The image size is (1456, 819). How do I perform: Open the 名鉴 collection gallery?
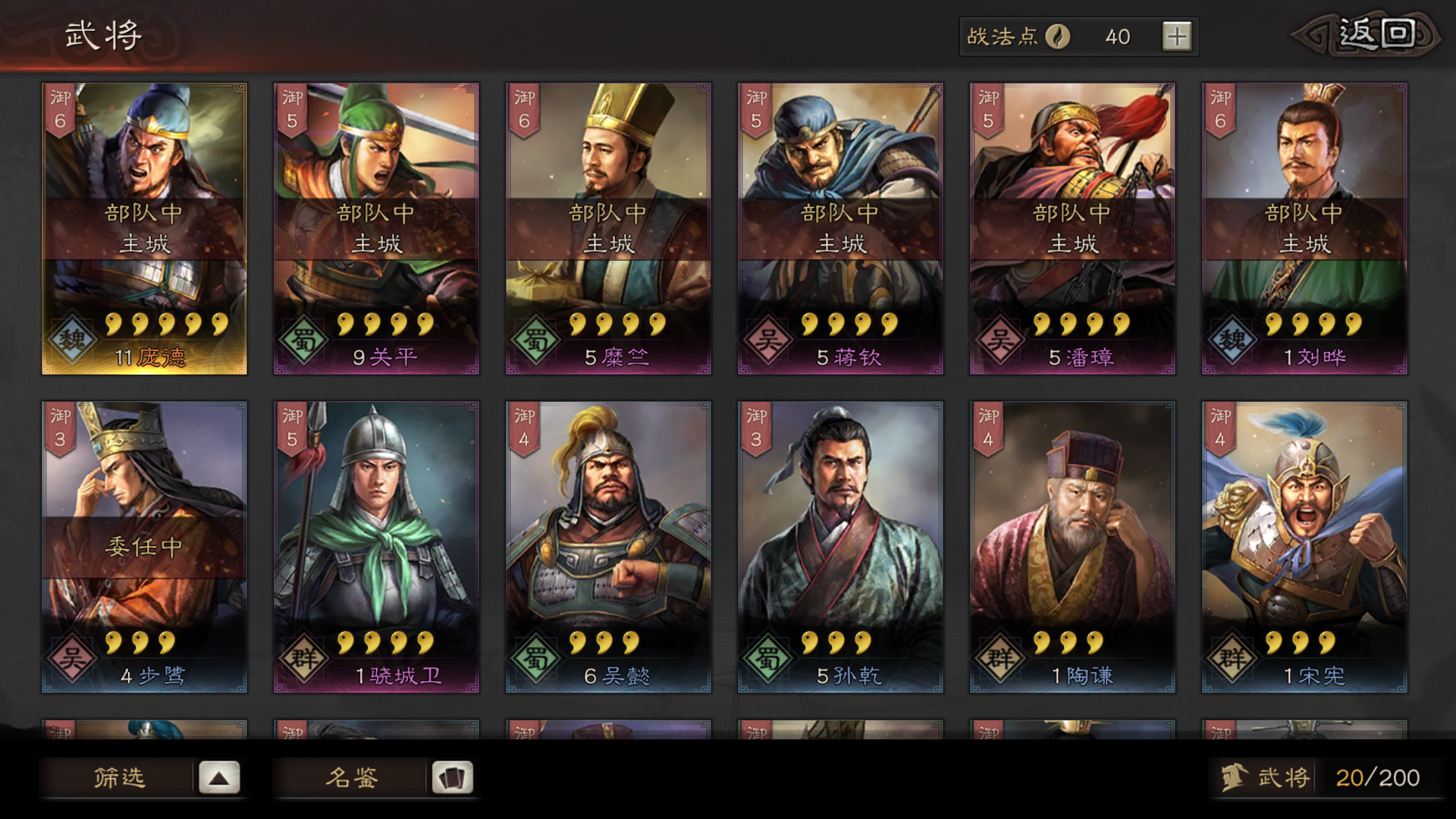(353, 778)
